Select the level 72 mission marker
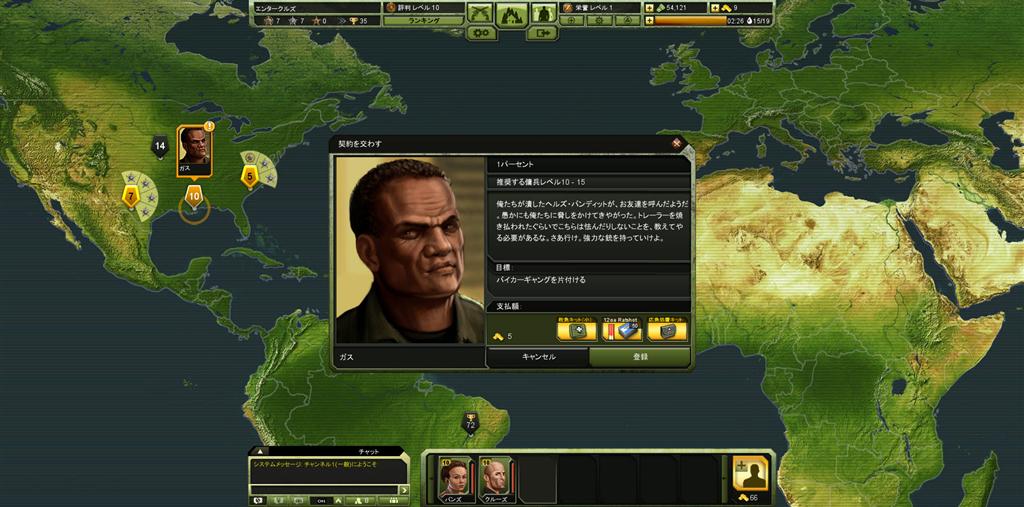Image resolution: width=1024 pixels, height=507 pixels. pyautogui.click(x=470, y=424)
